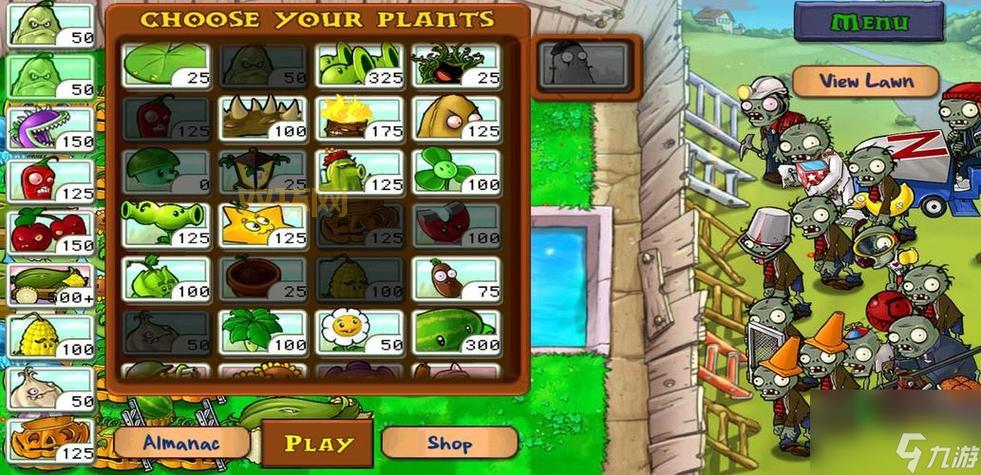Click the View Lawn button

pyautogui.click(x=866, y=80)
